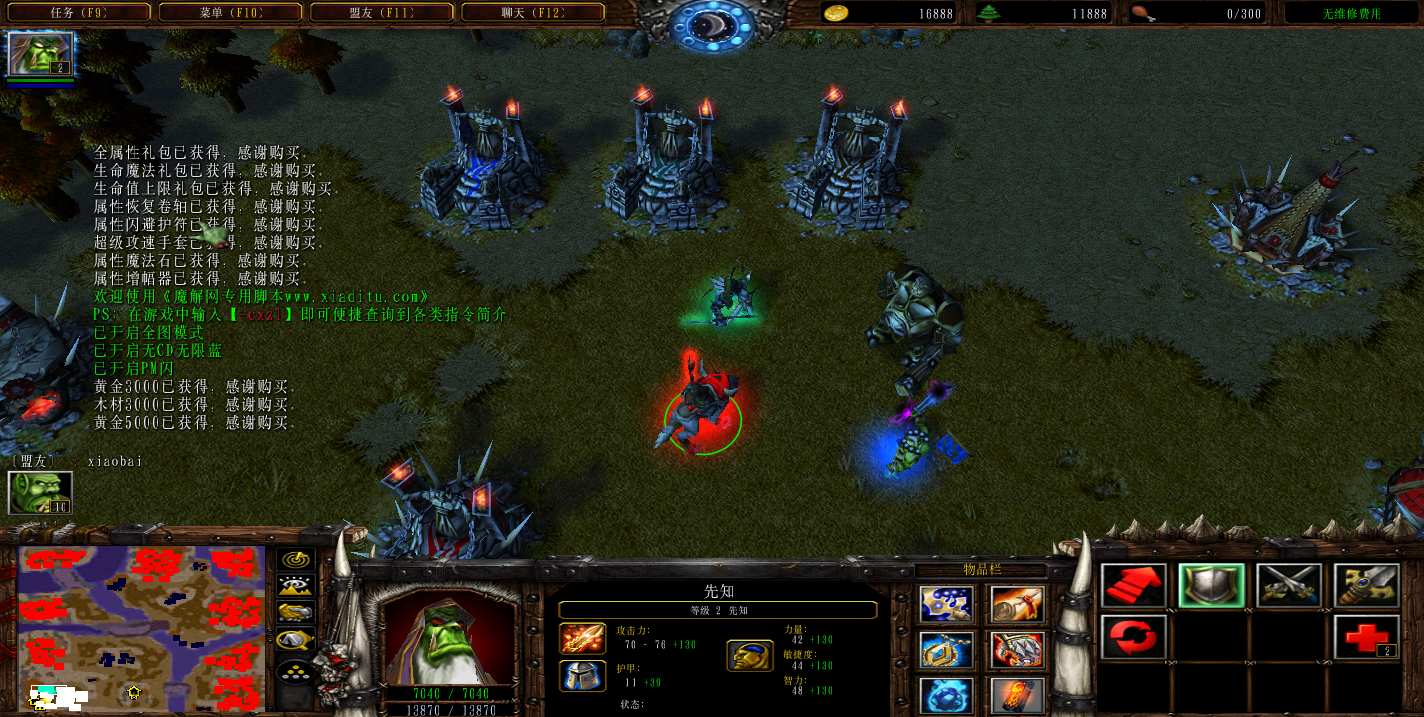This screenshot has width=1424, height=717.
Task: Click the allied xiaobai hero portrait
Action: 40,493
